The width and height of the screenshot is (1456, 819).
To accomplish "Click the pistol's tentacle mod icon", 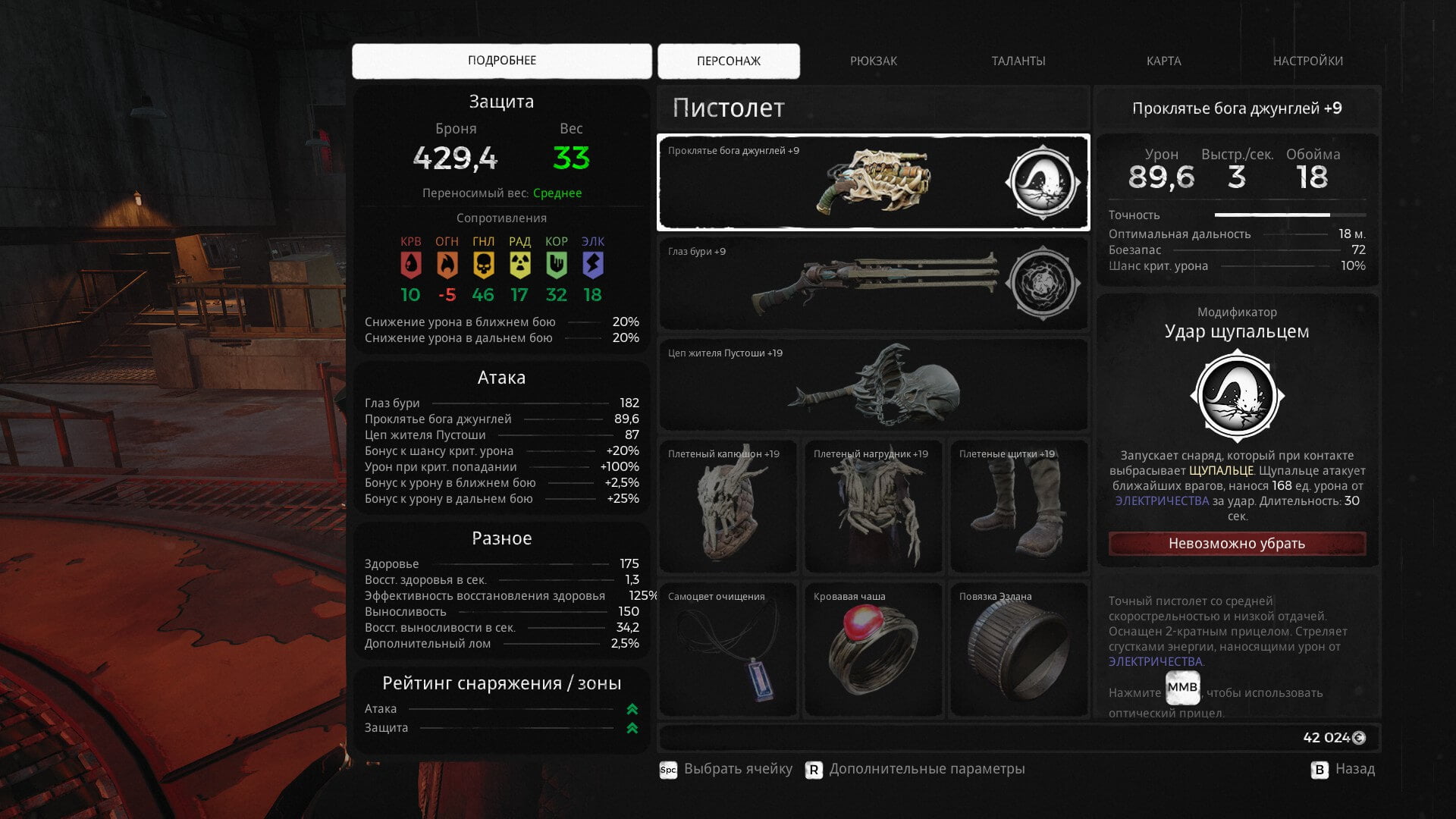I will (x=1043, y=183).
